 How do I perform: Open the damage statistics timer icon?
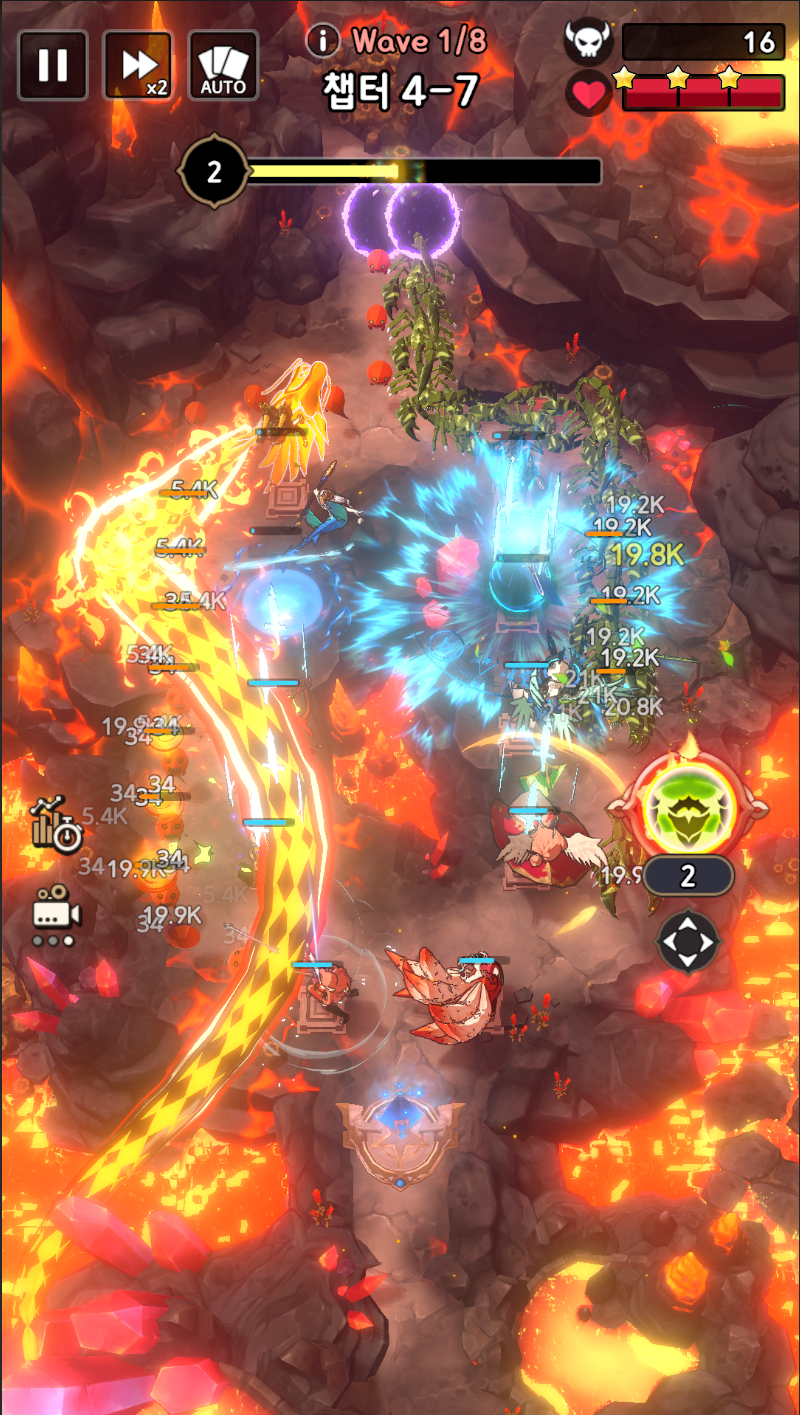point(56,824)
